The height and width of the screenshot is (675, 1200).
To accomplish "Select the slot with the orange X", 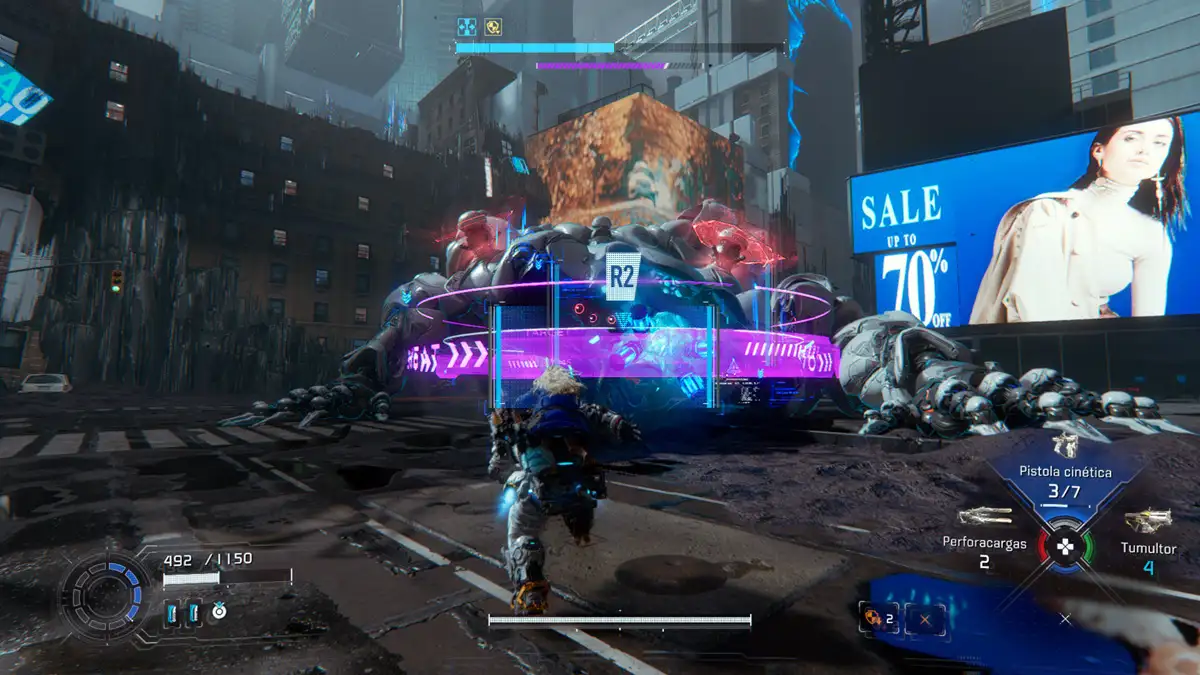I will [x=925, y=619].
